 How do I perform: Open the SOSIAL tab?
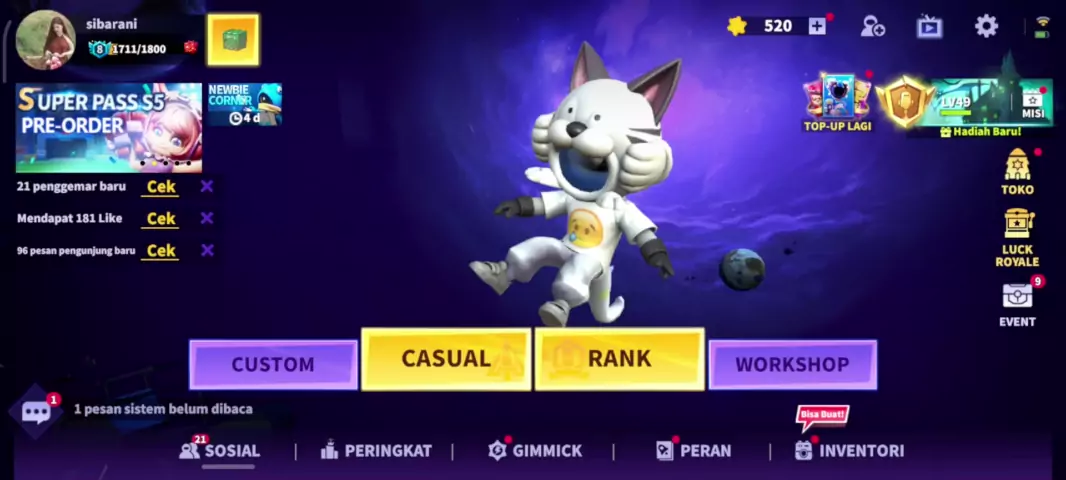(220, 451)
